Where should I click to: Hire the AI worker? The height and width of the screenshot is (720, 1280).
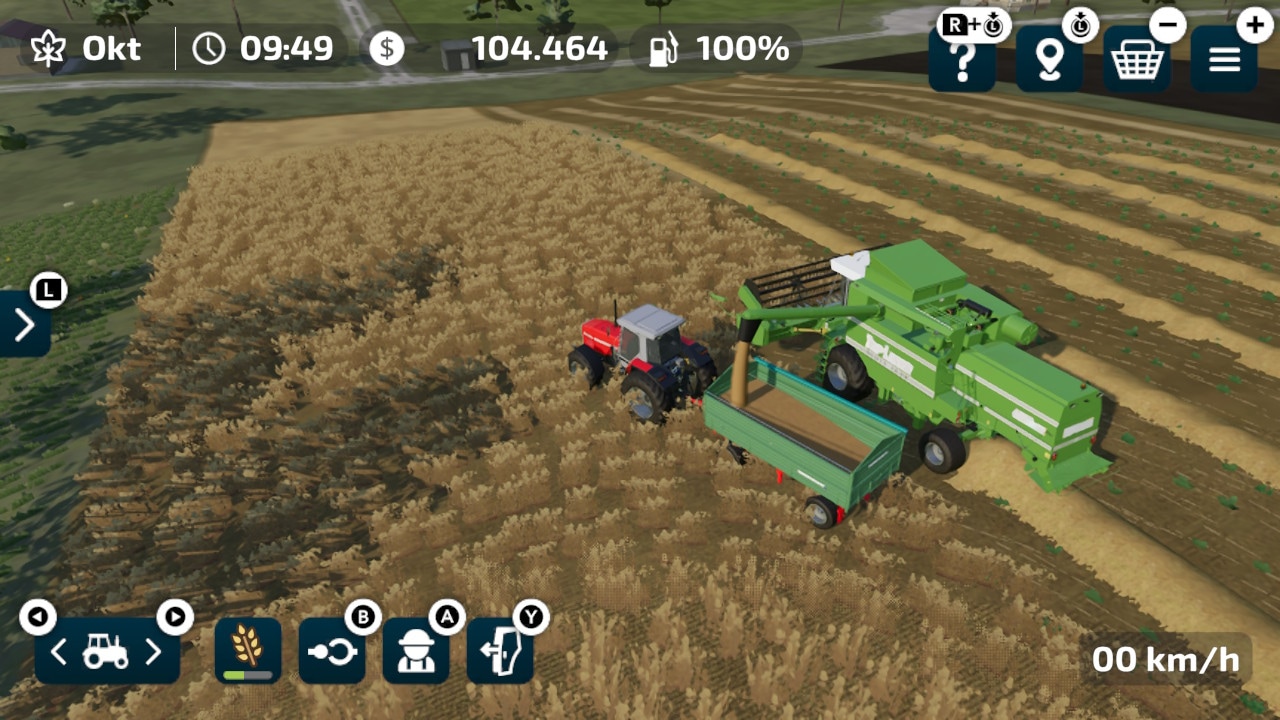(416, 652)
